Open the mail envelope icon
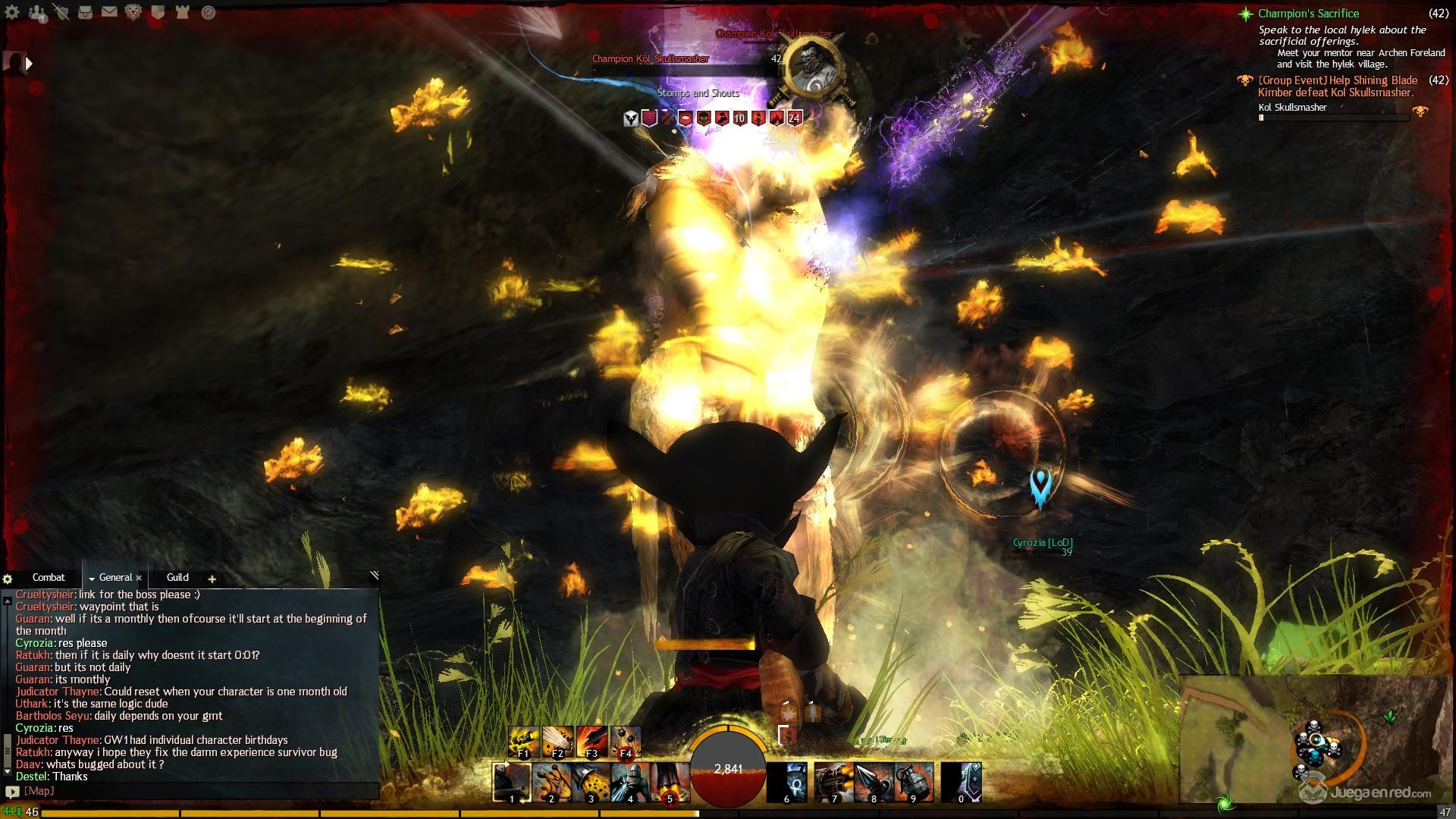 tap(109, 12)
